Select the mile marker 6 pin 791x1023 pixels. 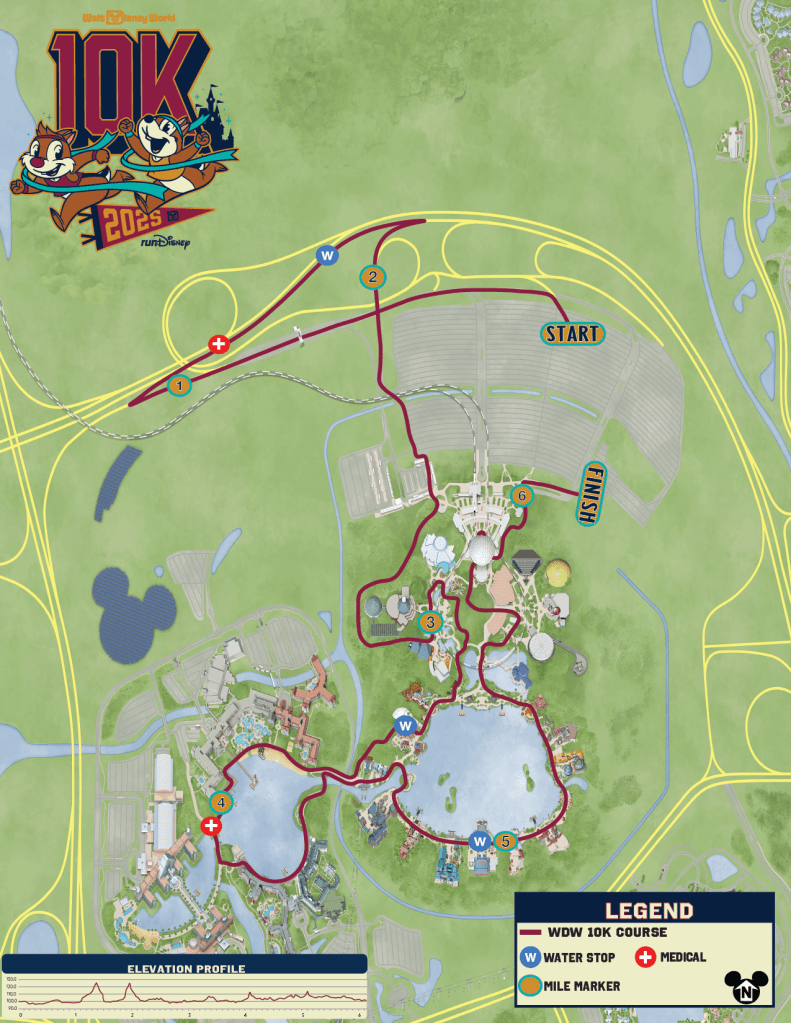[x=520, y=495]
